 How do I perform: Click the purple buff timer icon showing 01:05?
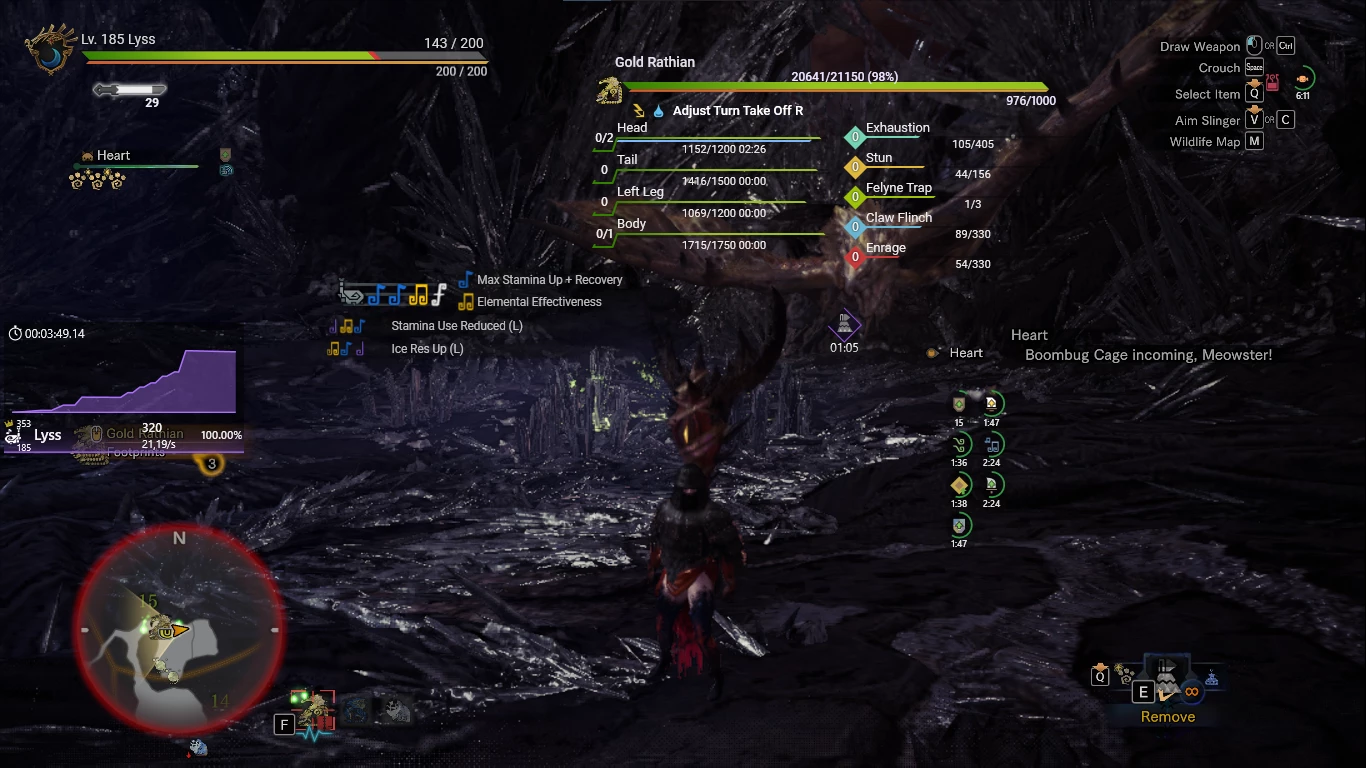coord(845,324)
